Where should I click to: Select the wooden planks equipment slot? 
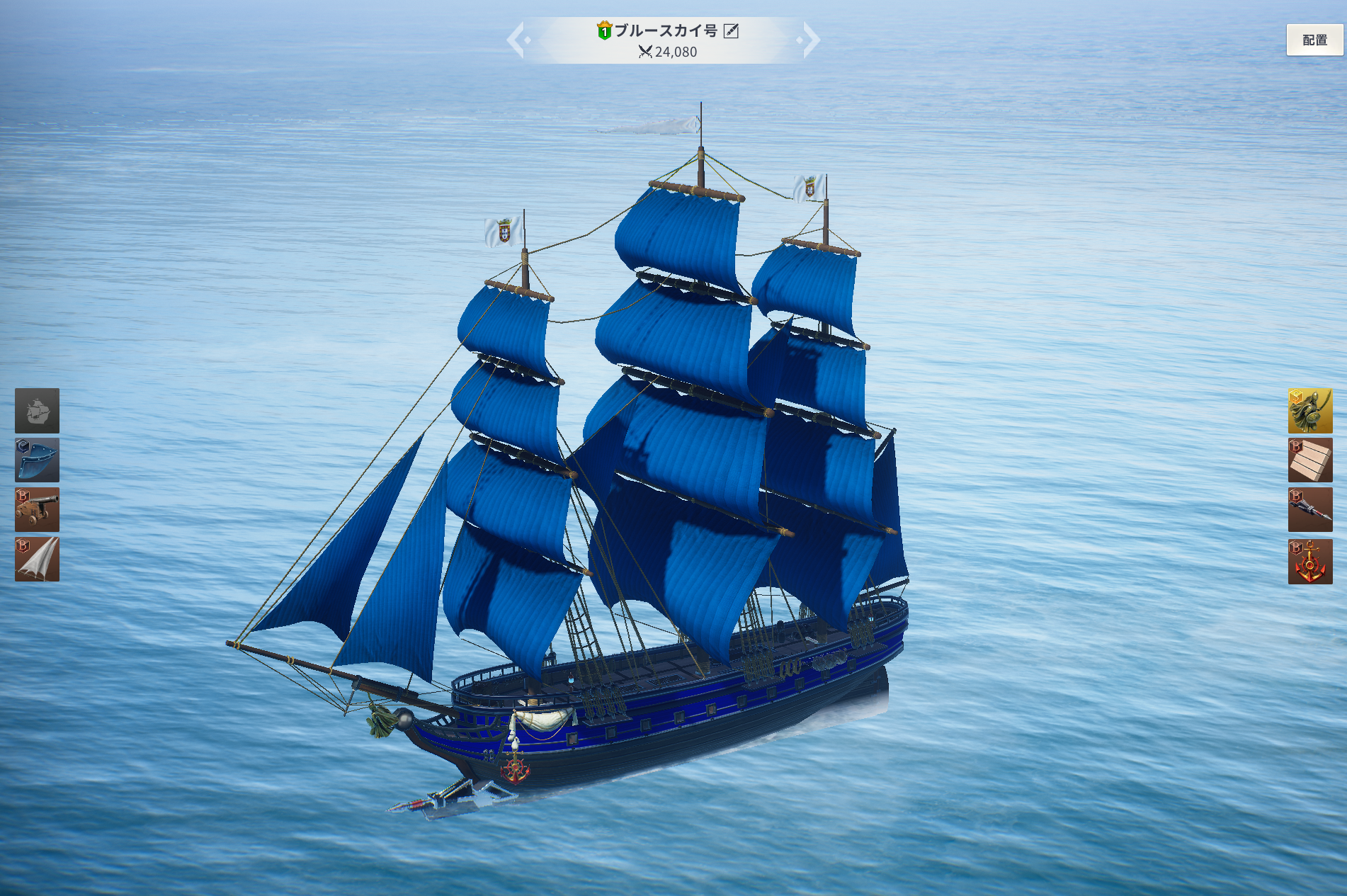[x=1309, y=460]
